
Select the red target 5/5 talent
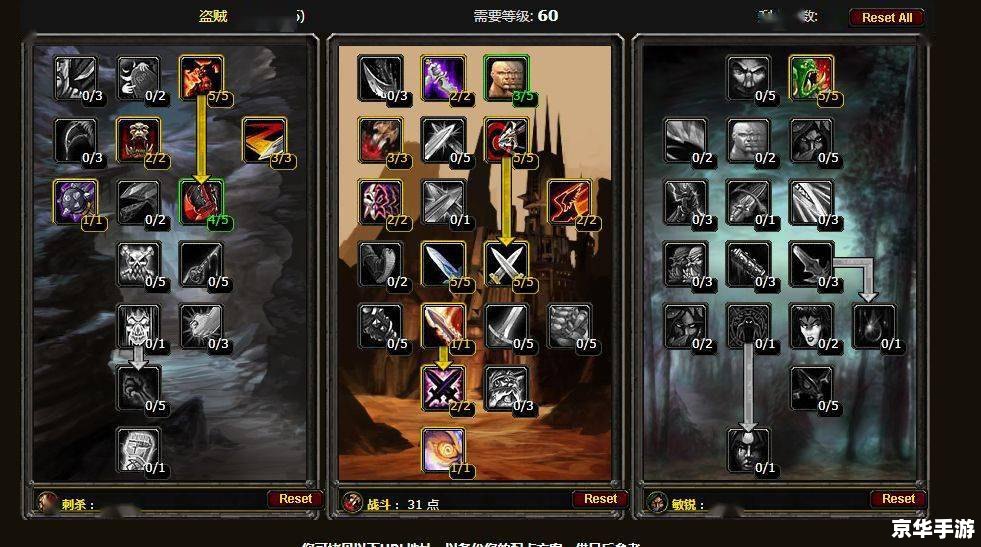tap(506, 139)
